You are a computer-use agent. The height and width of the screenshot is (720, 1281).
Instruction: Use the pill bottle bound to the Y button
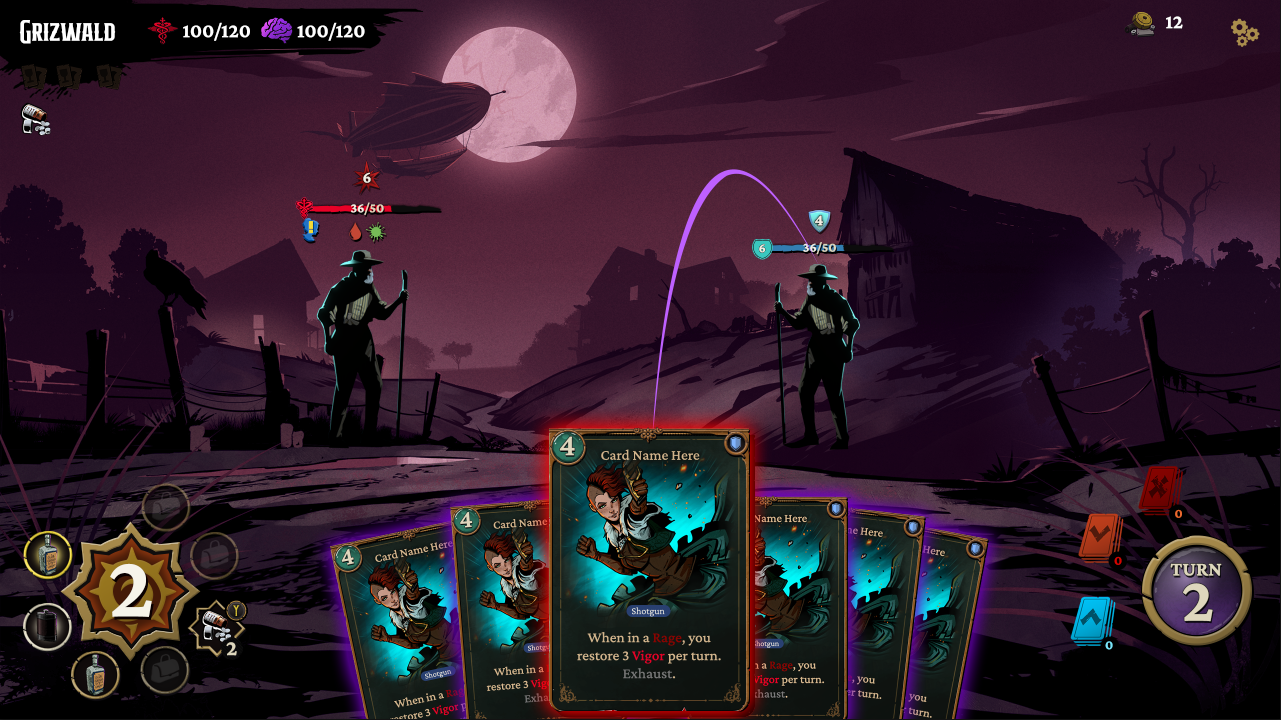click(x=218, y=625)
